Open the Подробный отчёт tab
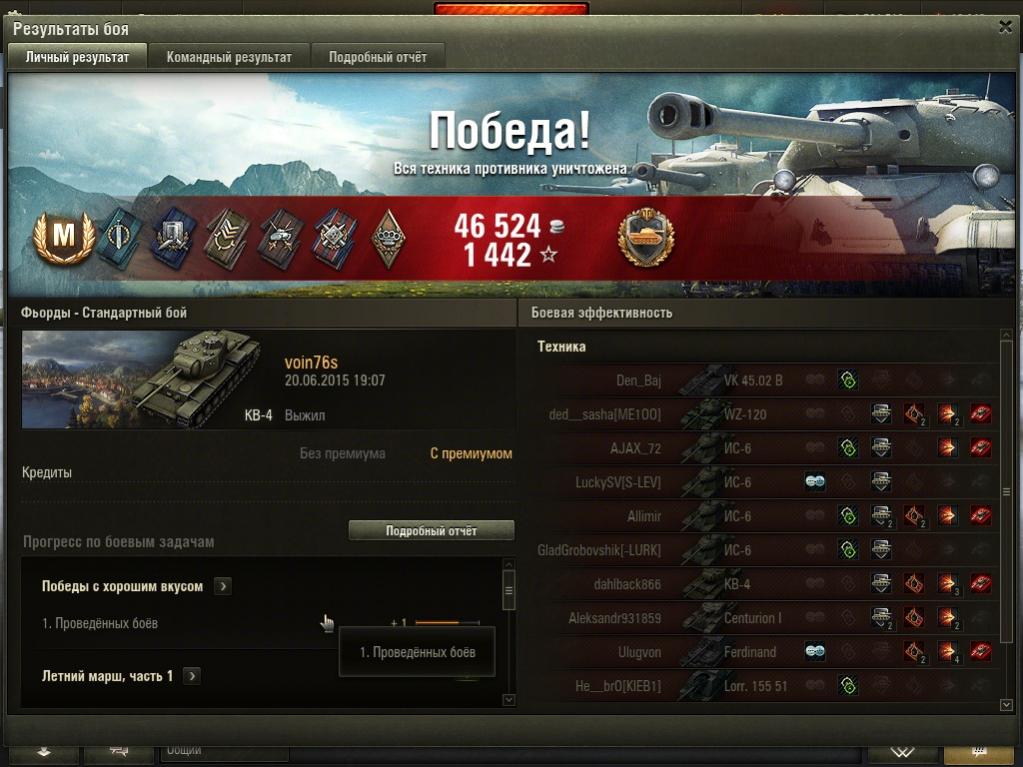The image size is (1023, 767). click(377, 57)
